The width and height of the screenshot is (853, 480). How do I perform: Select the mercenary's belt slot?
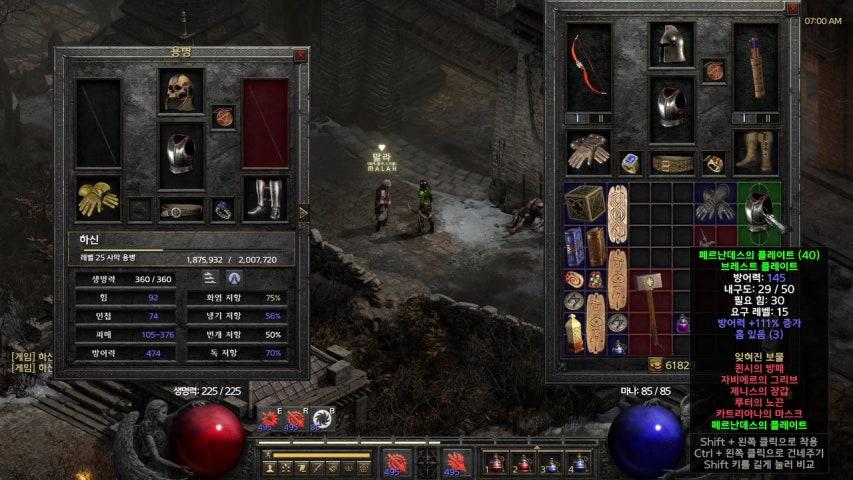coord(181,211)
